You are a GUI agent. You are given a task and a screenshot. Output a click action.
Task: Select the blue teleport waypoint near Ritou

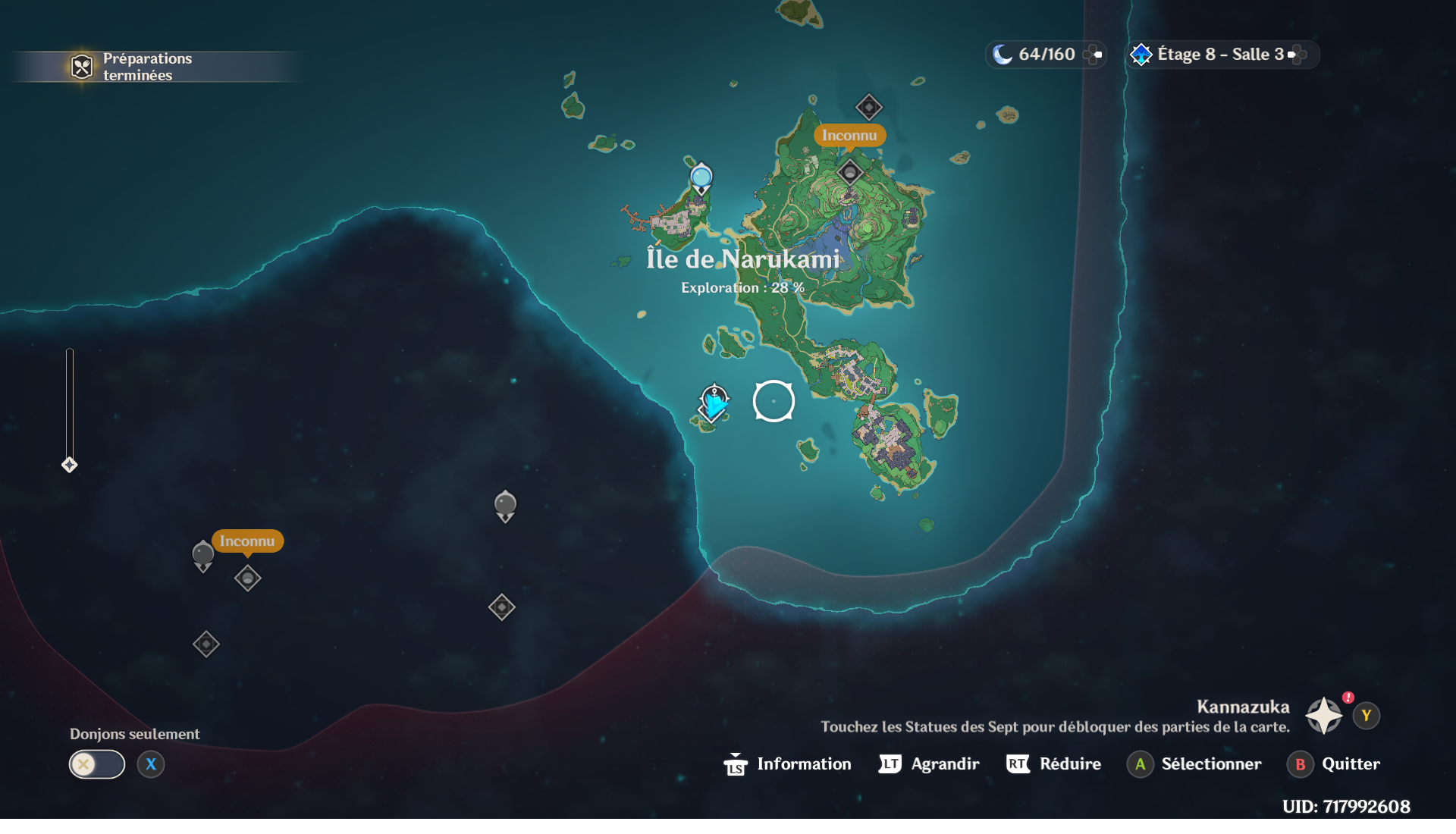click(701, 178)
